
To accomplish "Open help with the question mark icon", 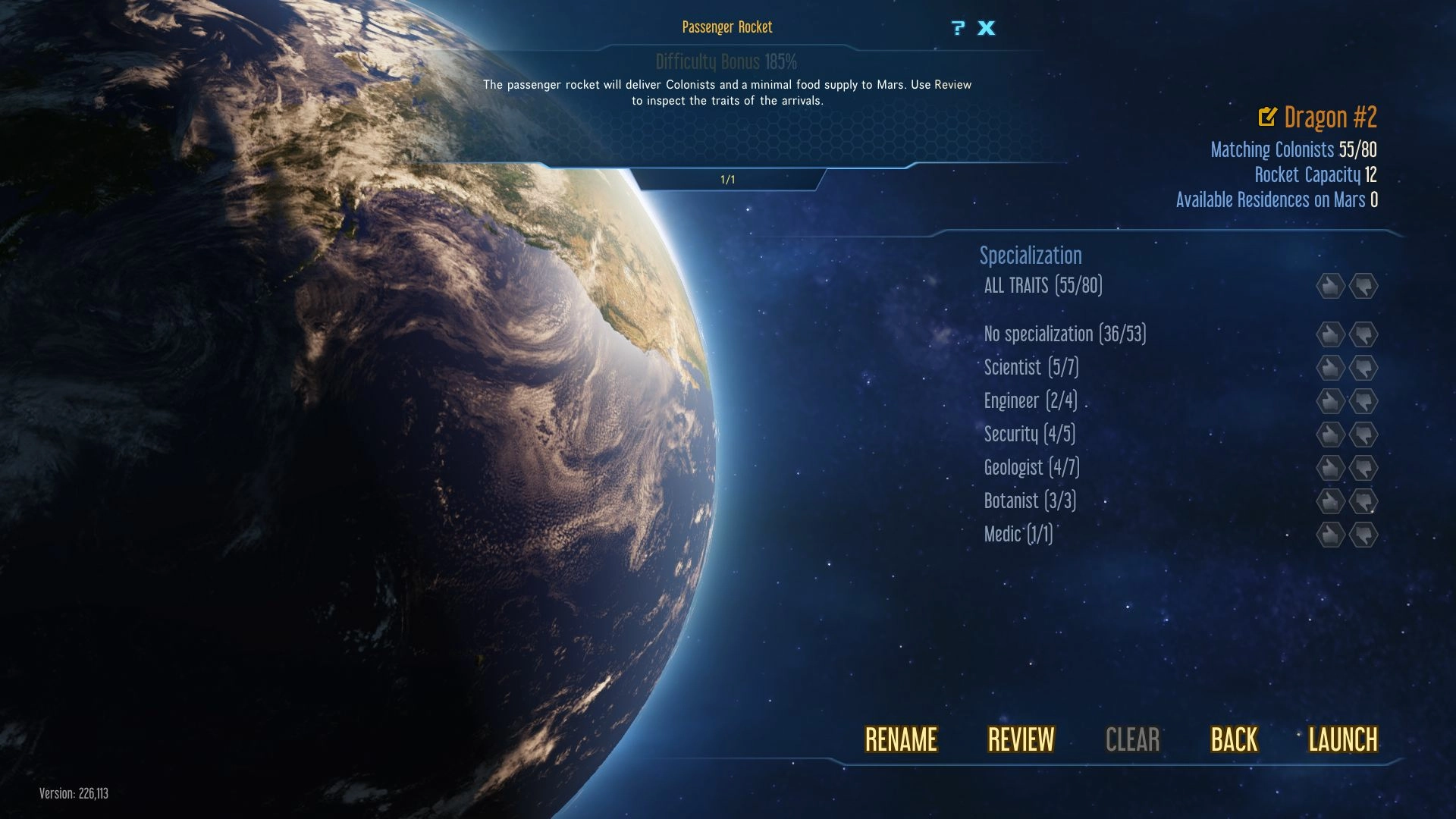I will [959, 29].
